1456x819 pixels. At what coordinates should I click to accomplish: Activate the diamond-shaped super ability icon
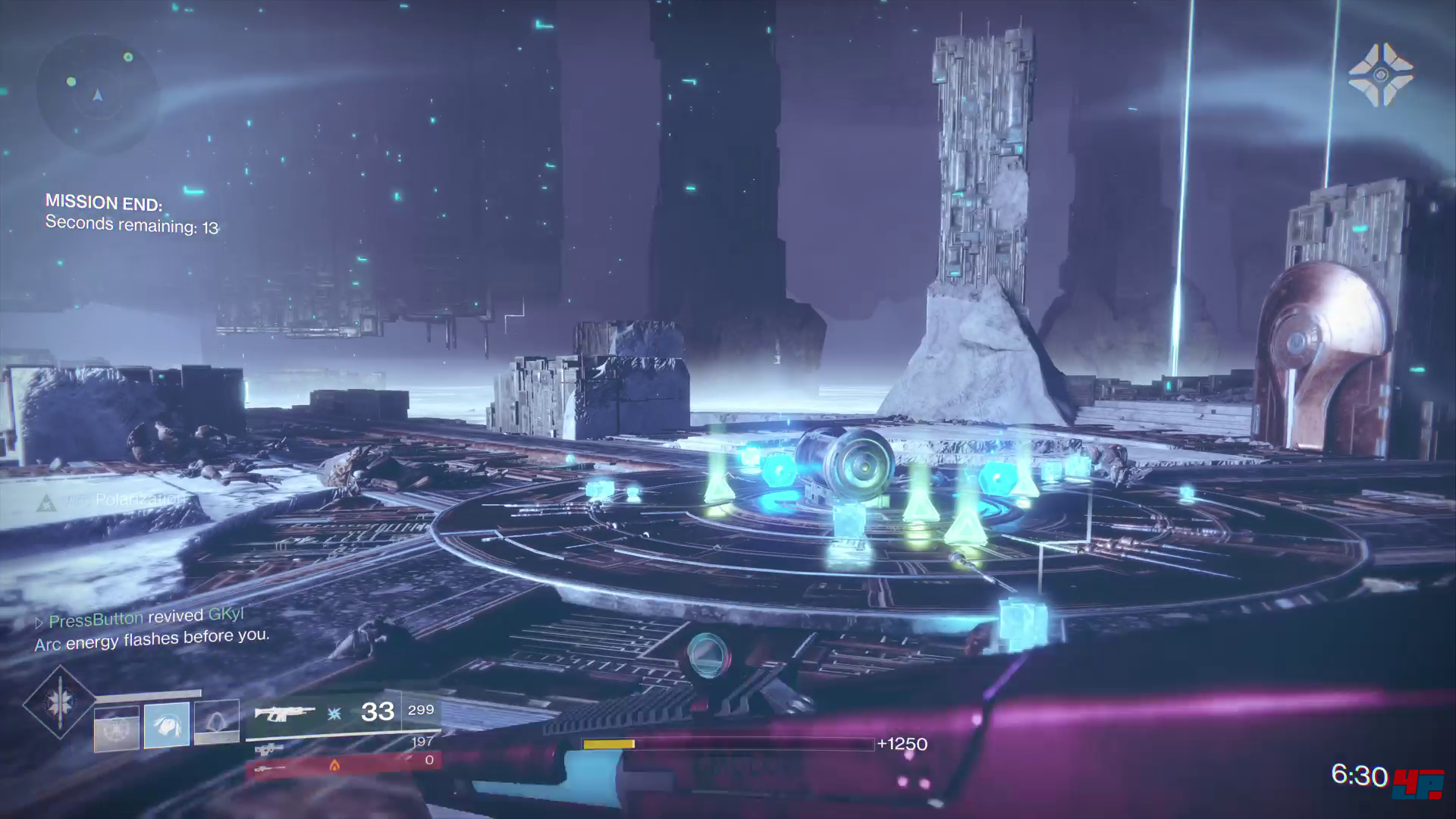59,702
